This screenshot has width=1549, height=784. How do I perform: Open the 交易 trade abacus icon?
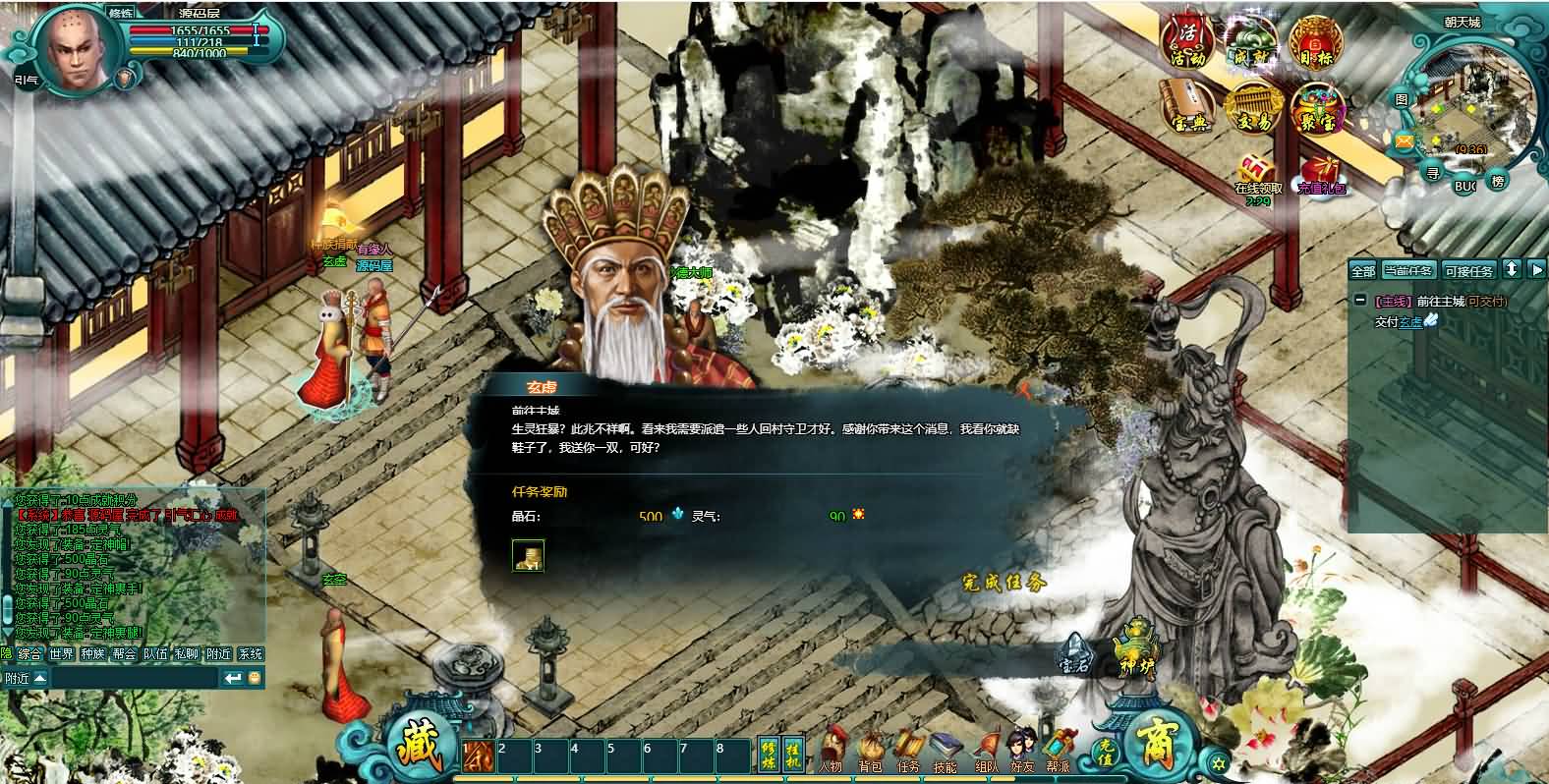click(x=1251, y=108)
